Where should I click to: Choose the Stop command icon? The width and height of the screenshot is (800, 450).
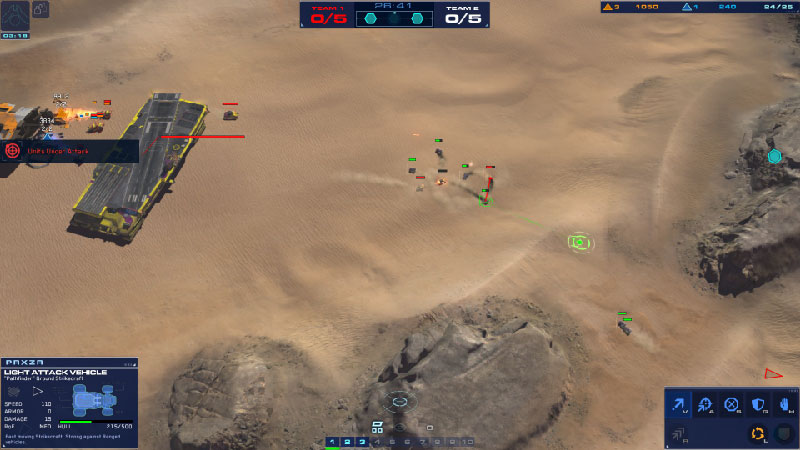pyautogui.click(x=732, y=405)
